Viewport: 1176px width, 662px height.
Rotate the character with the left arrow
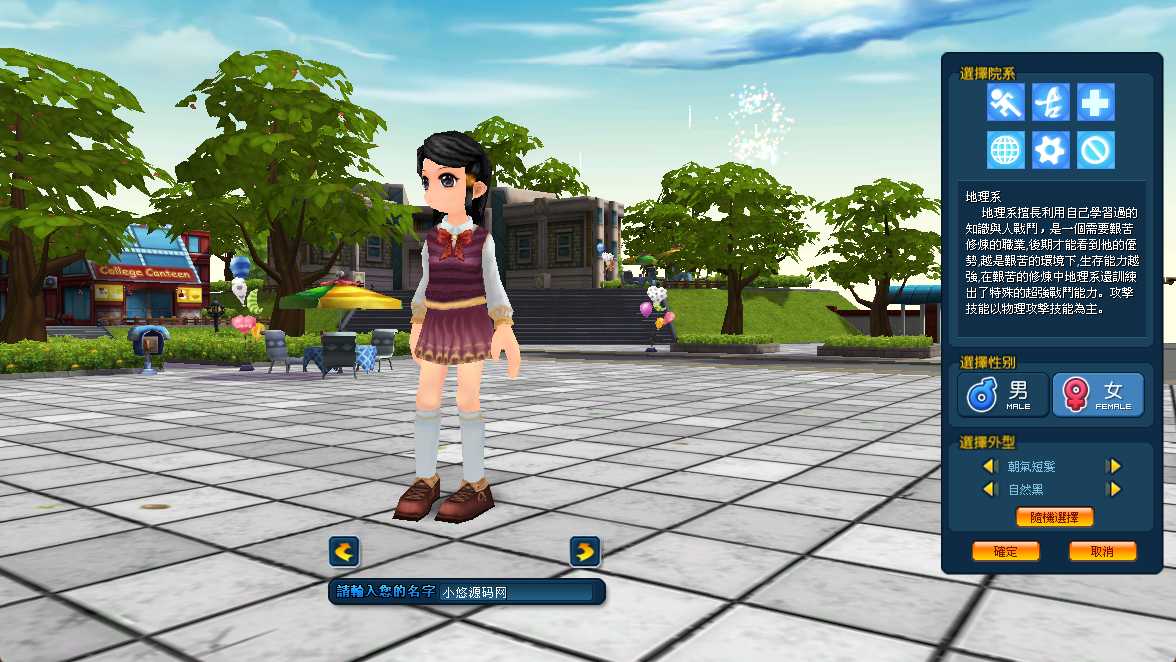(x=344, y=551)
